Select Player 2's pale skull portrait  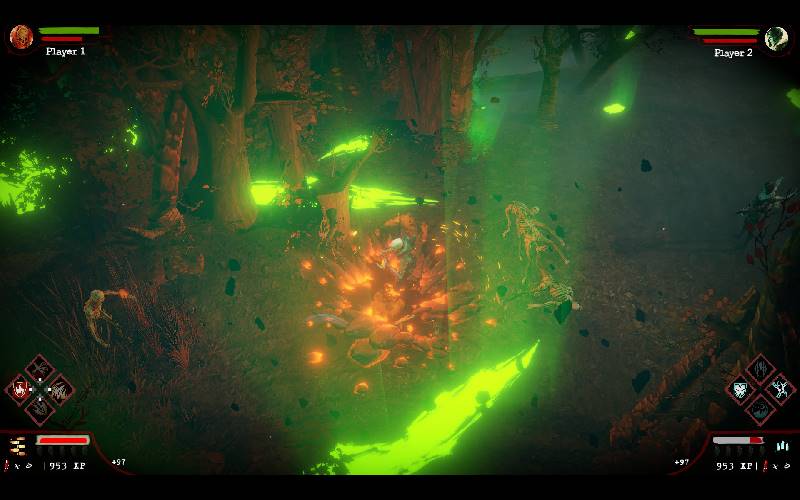(776, 38)
